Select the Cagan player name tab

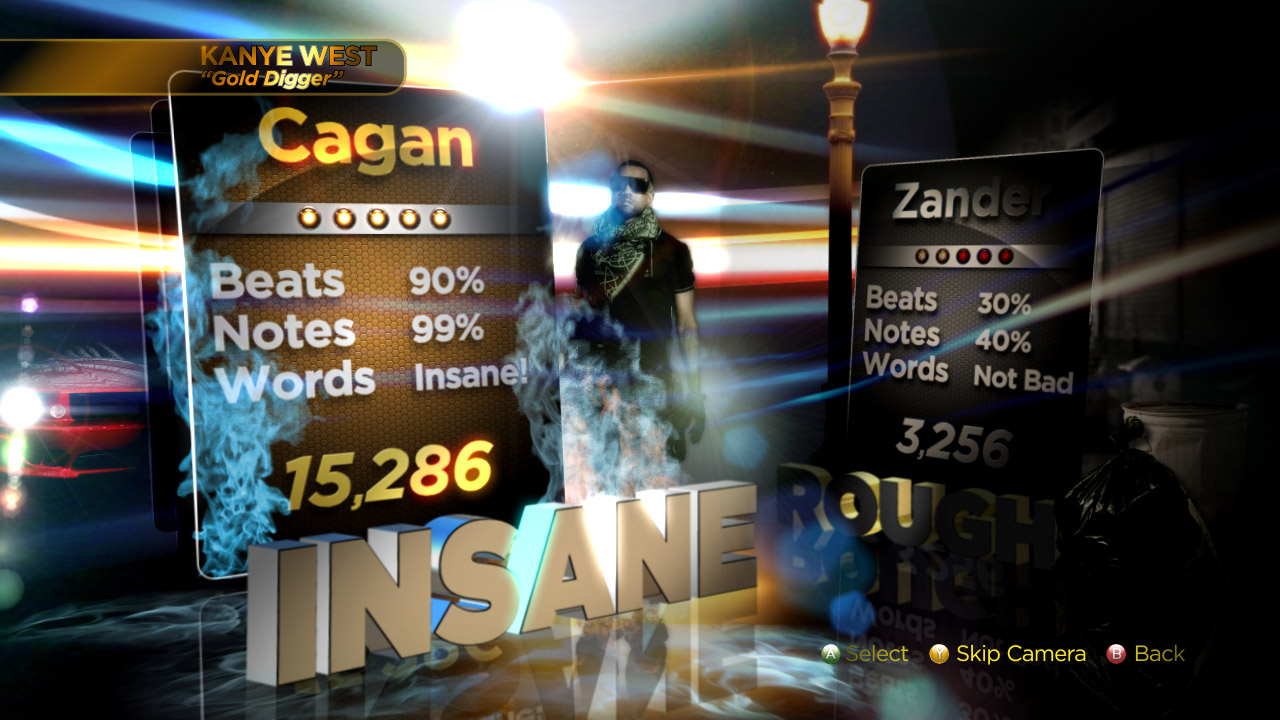coord(365,140)
